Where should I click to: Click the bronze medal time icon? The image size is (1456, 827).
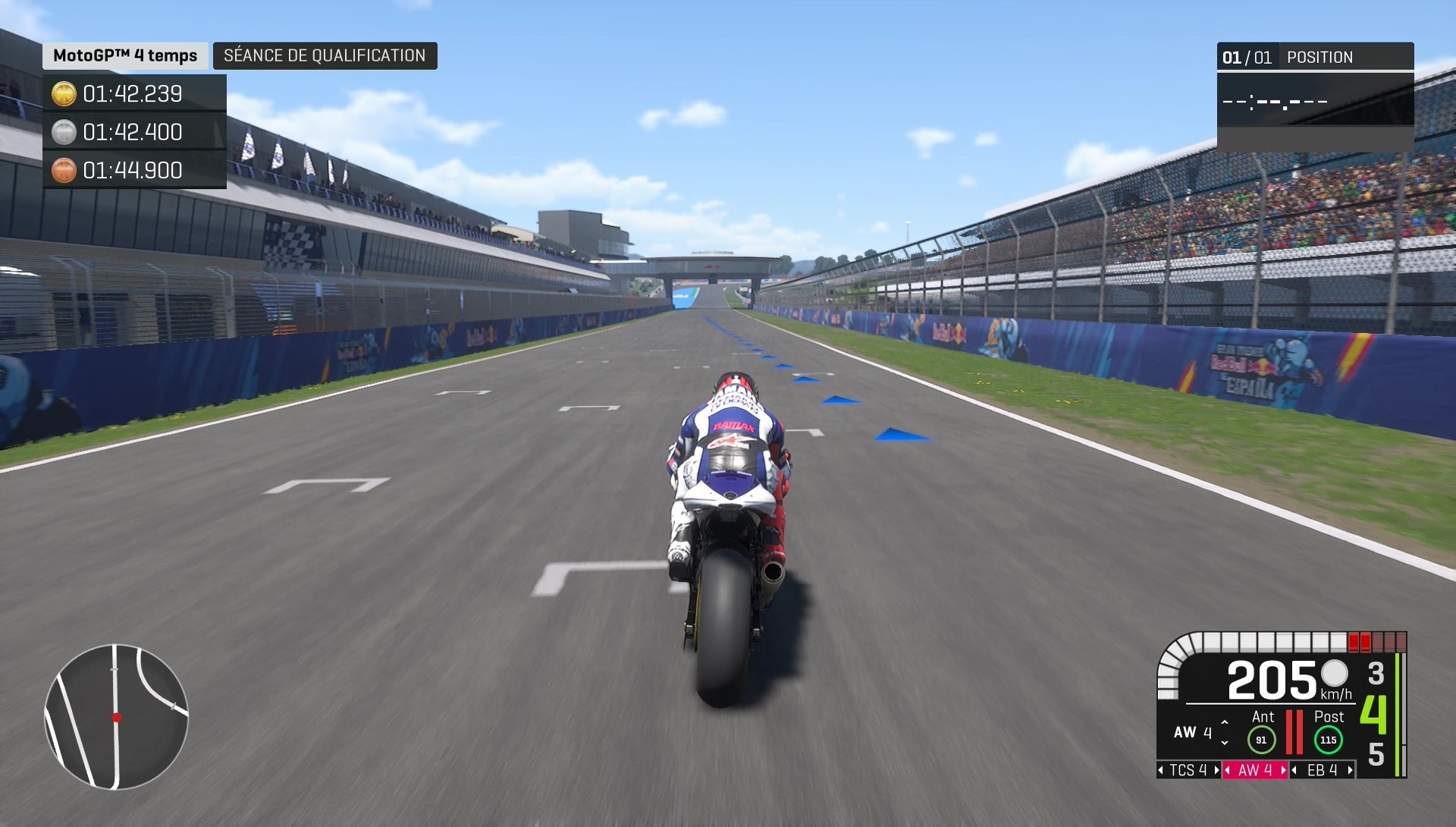[x=65, y=170]
